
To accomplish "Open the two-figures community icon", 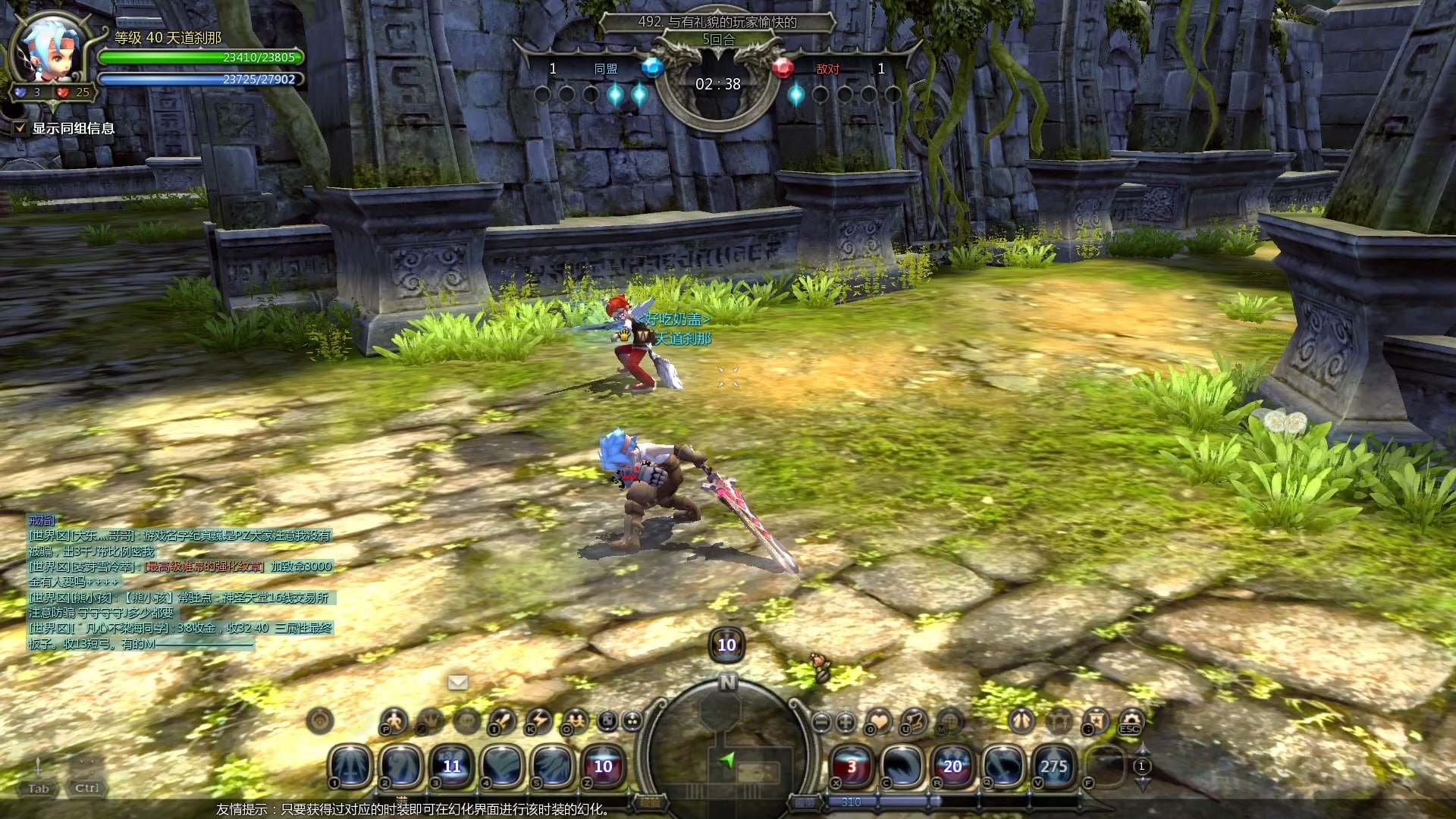I will 576,720.
